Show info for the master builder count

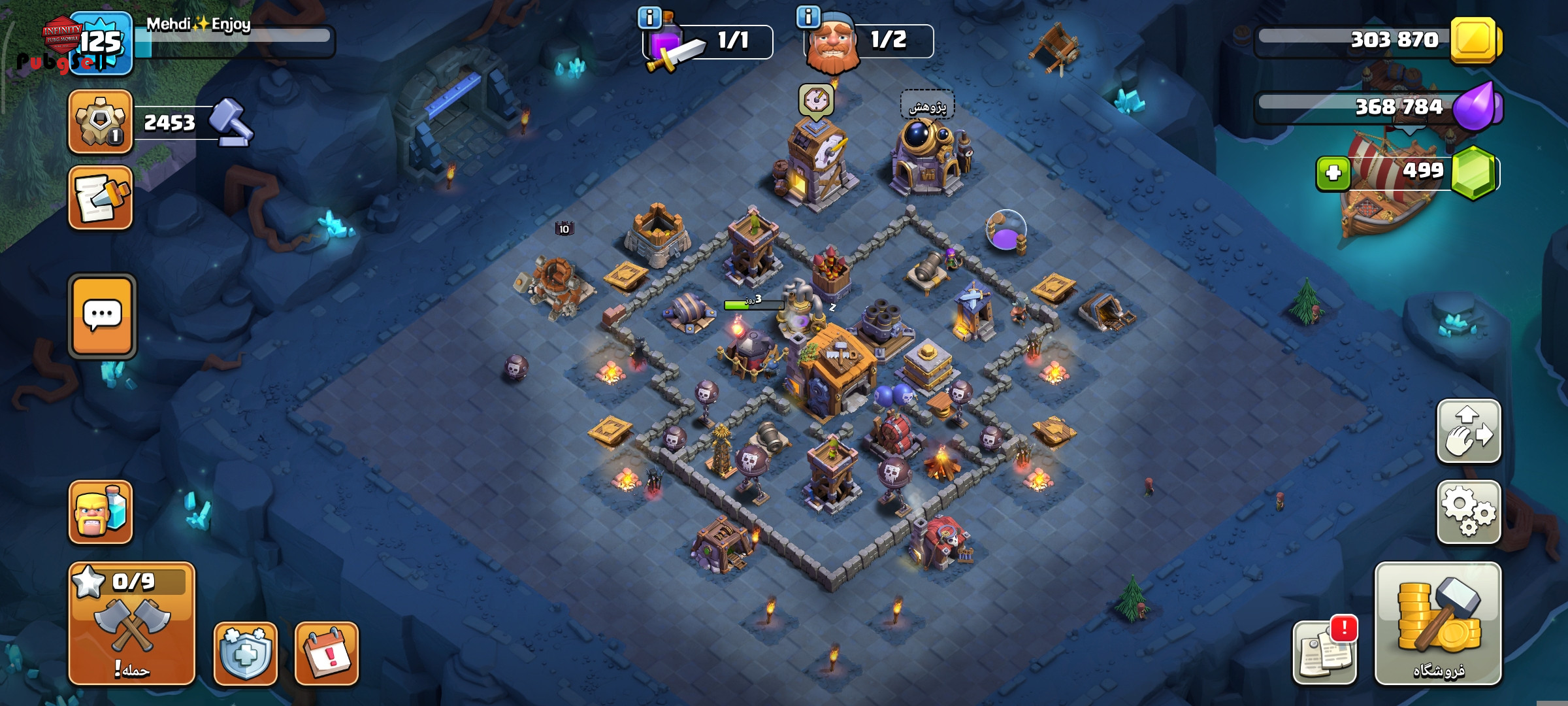click(808, 17)
